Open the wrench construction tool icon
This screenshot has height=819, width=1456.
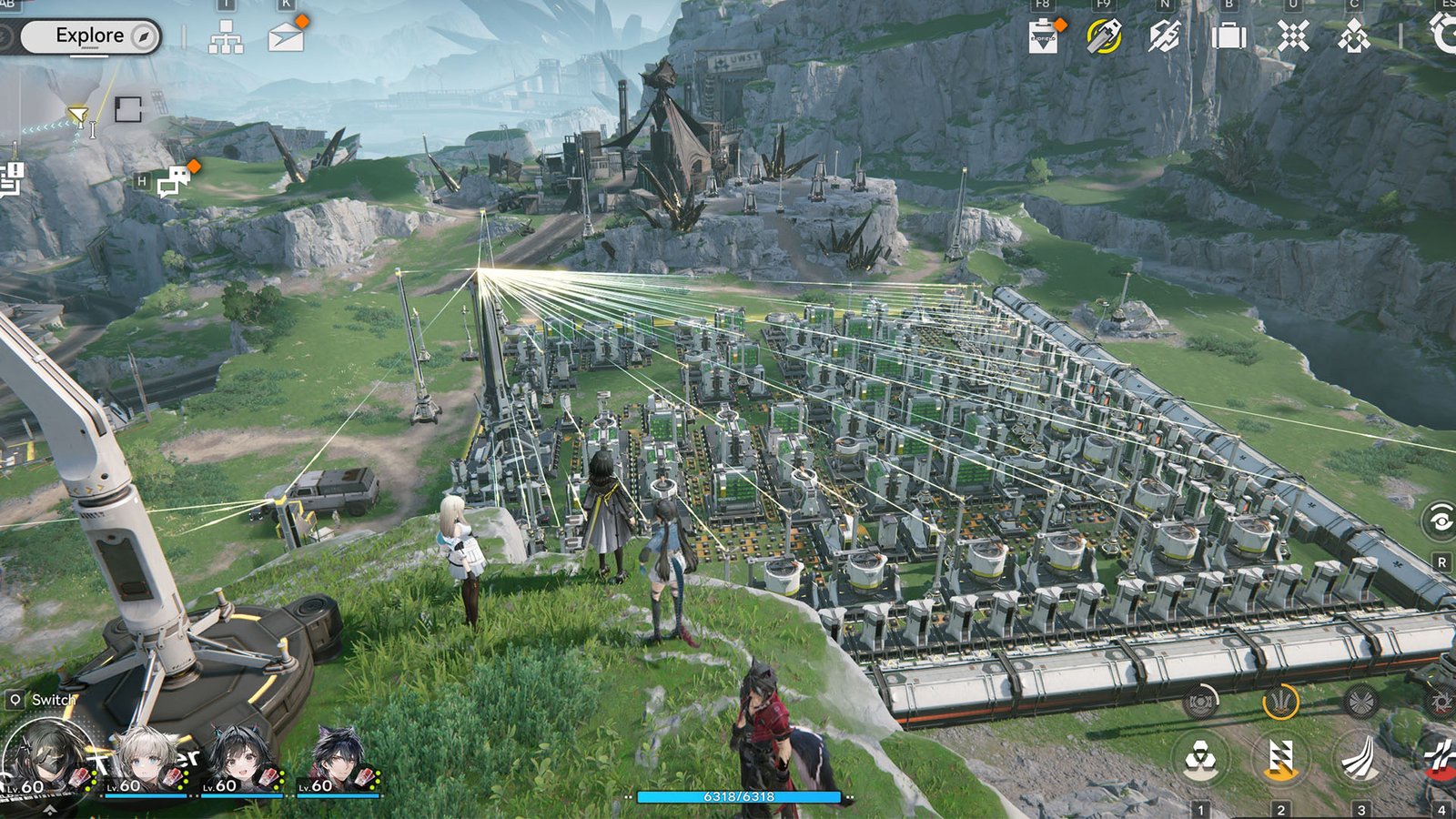pyautogui.click(x=1165, y=36)
